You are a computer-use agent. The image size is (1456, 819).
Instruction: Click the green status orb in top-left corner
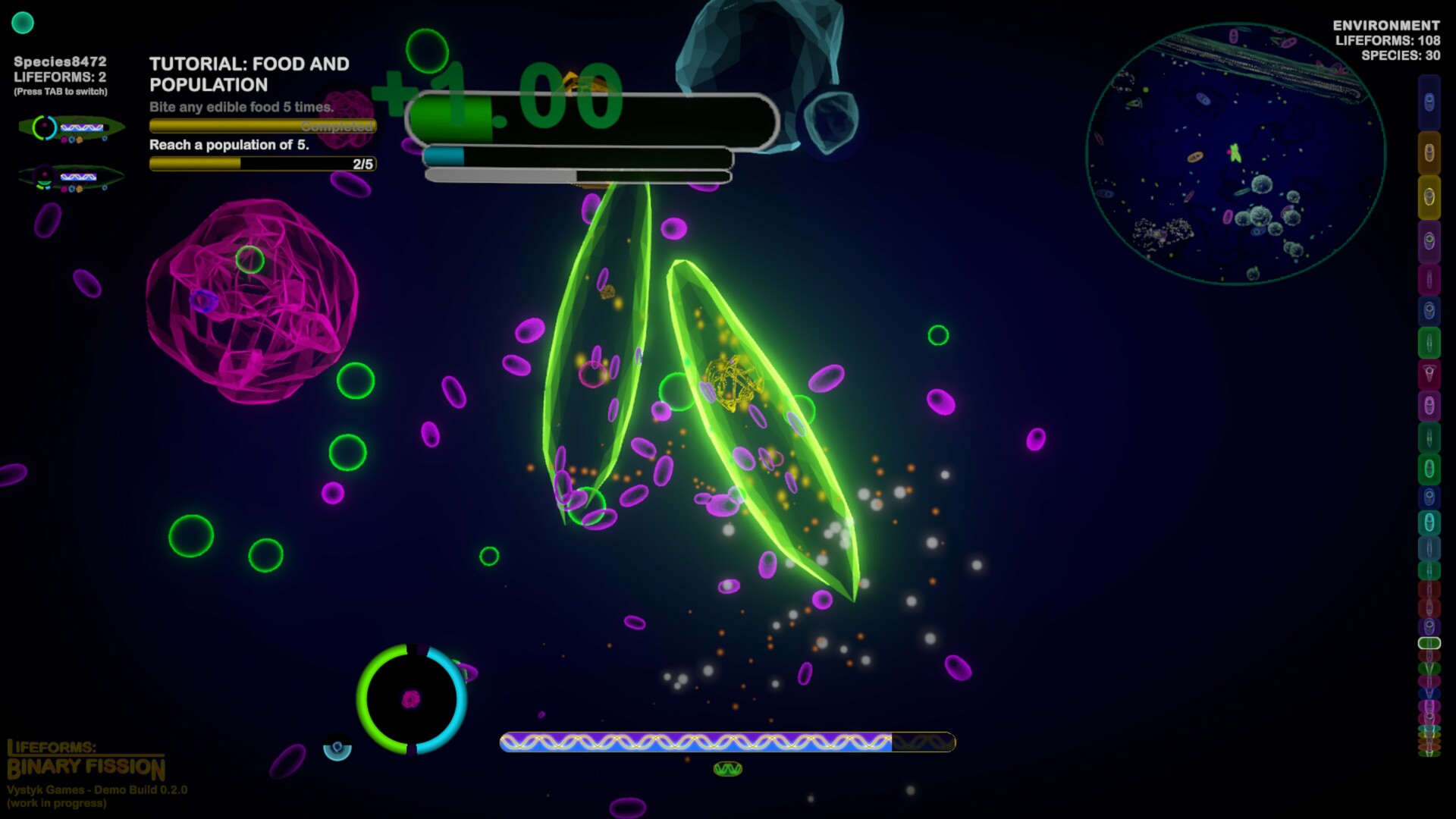(24, 24)
